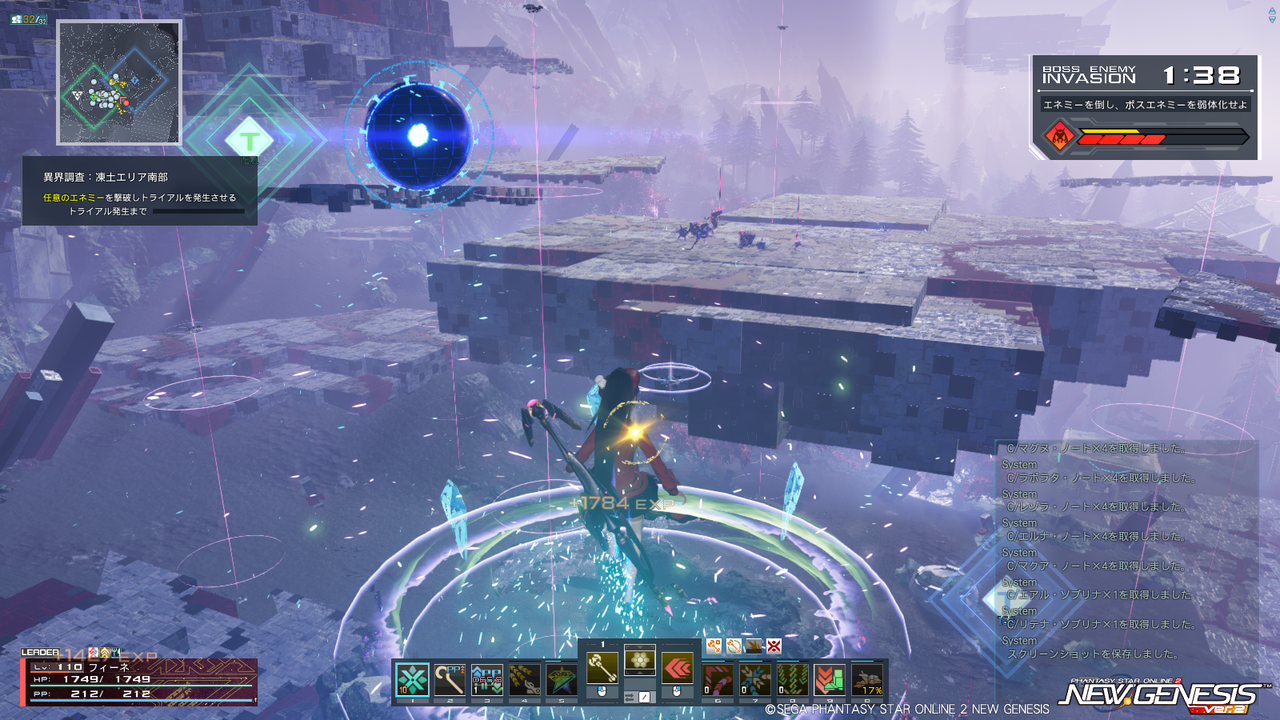Viewport: 1280px width, 720px height.
Task: Click the red X status icon above the hotbar
Action: point(773,646)
